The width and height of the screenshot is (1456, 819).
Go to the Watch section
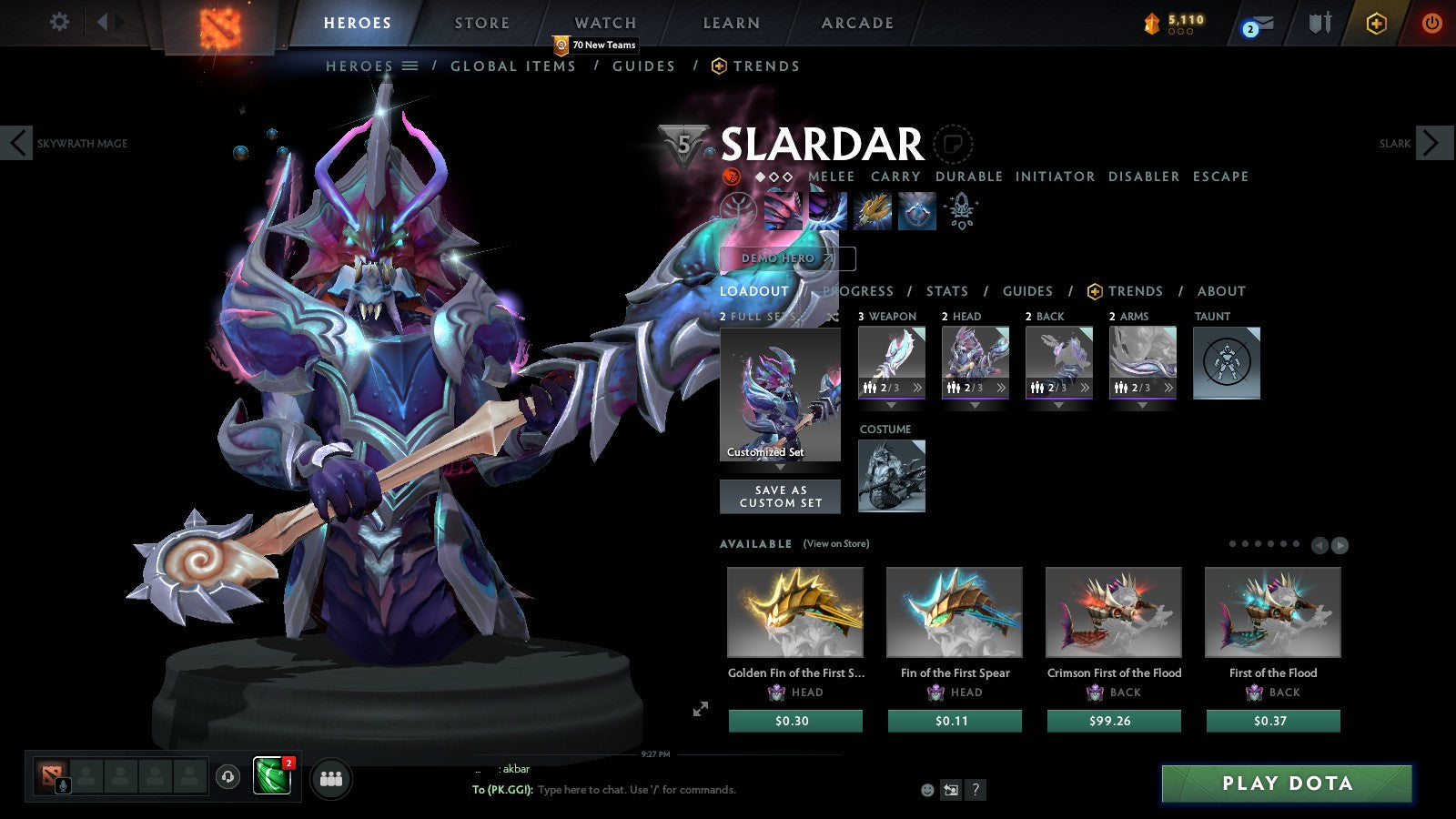tap(605, 23)
